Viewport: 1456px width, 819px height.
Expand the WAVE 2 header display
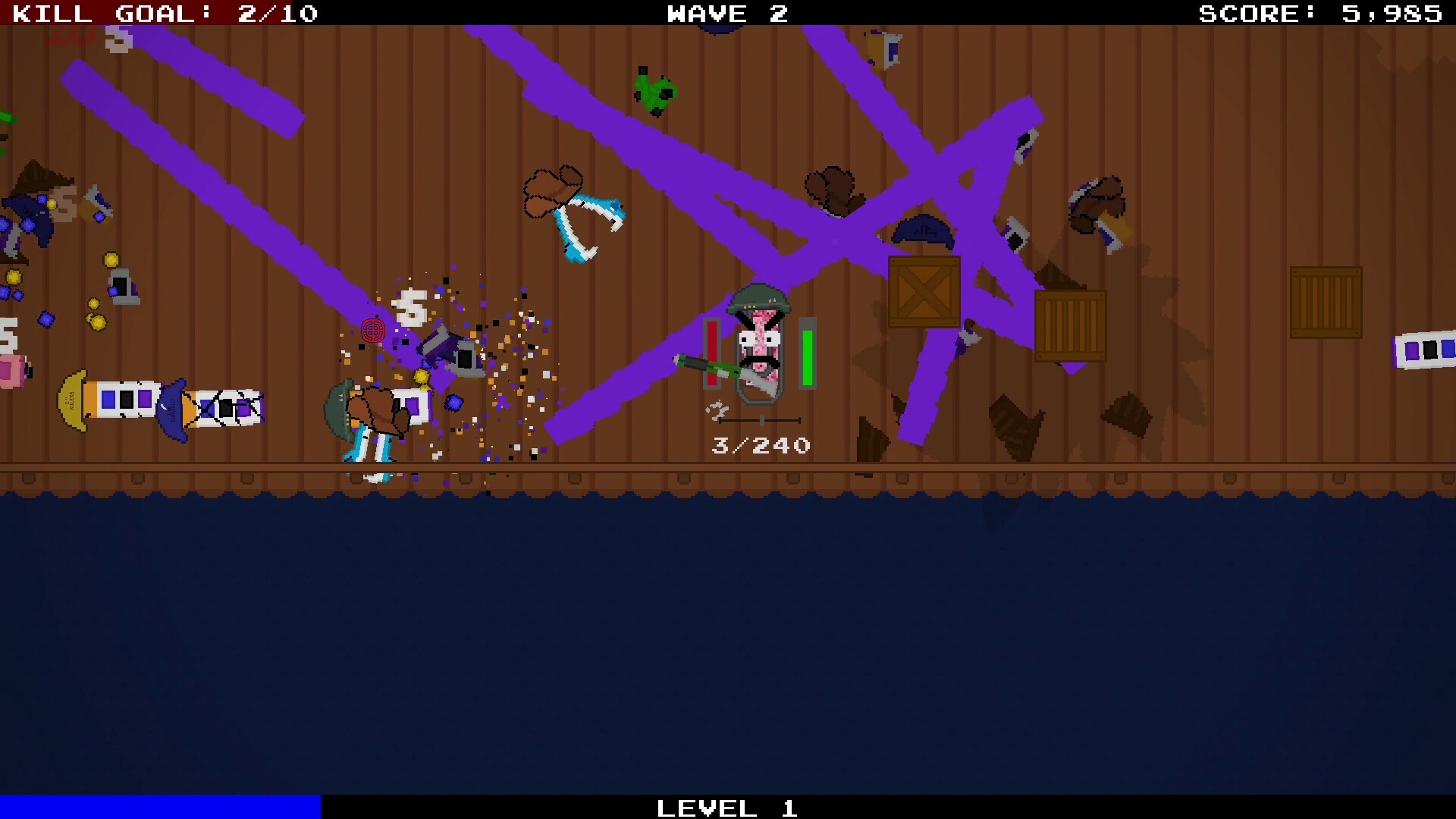pyautogui.click(x=726, y=13)
